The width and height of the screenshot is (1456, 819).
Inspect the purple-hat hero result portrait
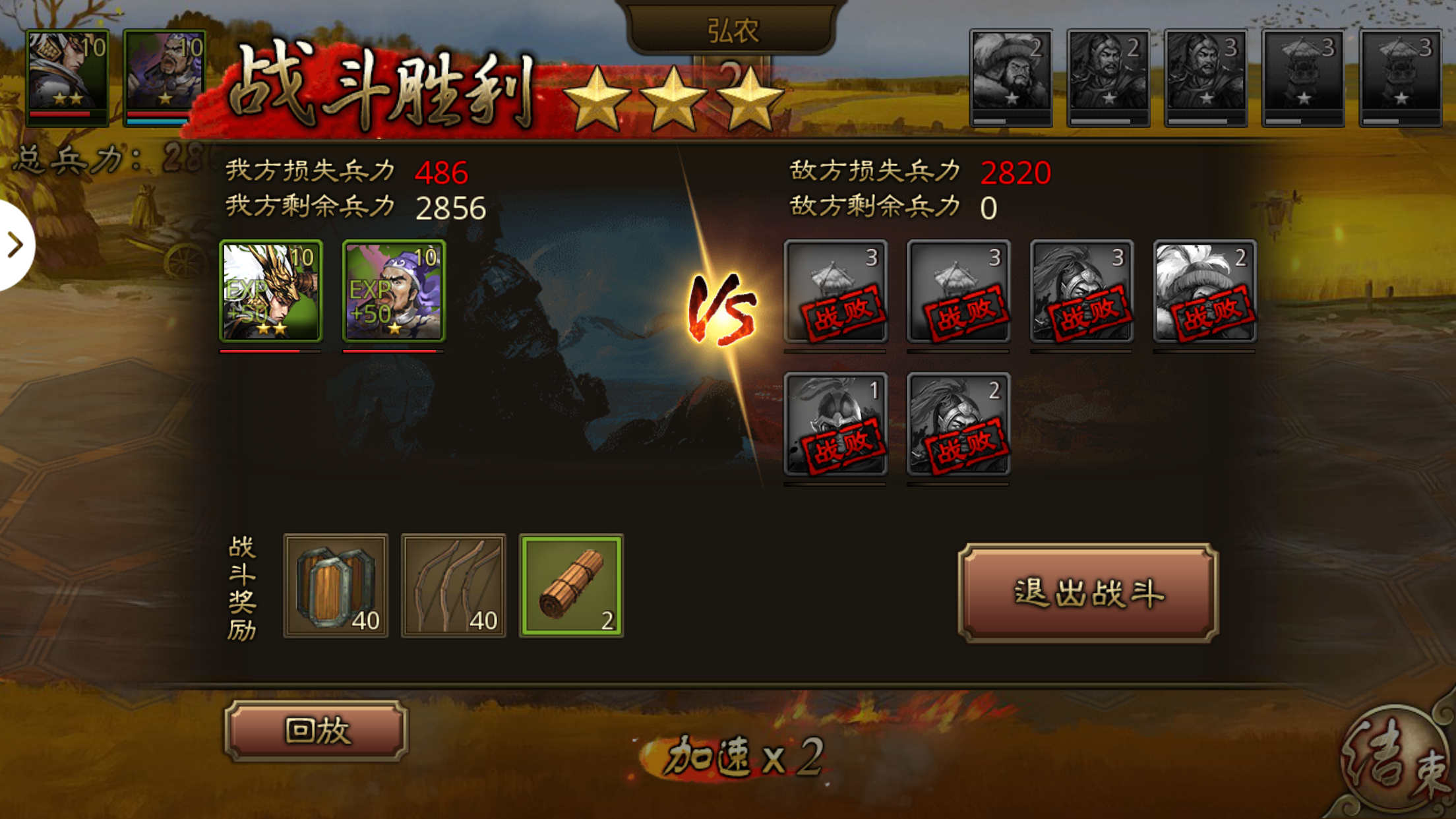pyautogui.click(x=394, y=291)
